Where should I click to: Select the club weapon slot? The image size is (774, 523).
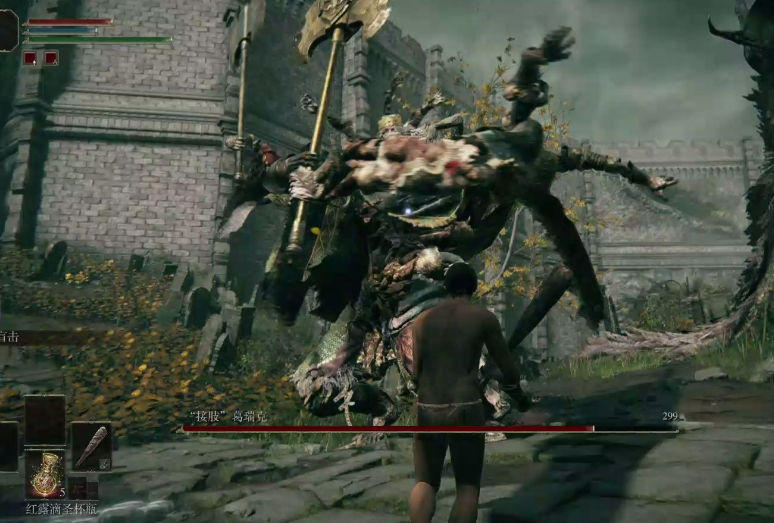click(x=91, y=446)
